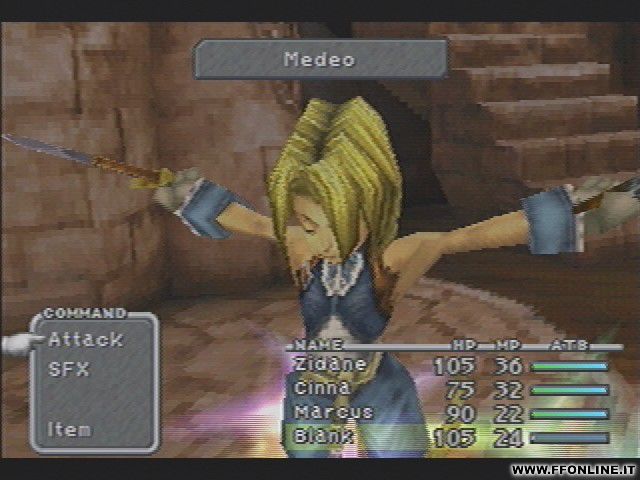Select Zidane in the party list
Viewport: 640px width, 480px height.
[331, 364]
